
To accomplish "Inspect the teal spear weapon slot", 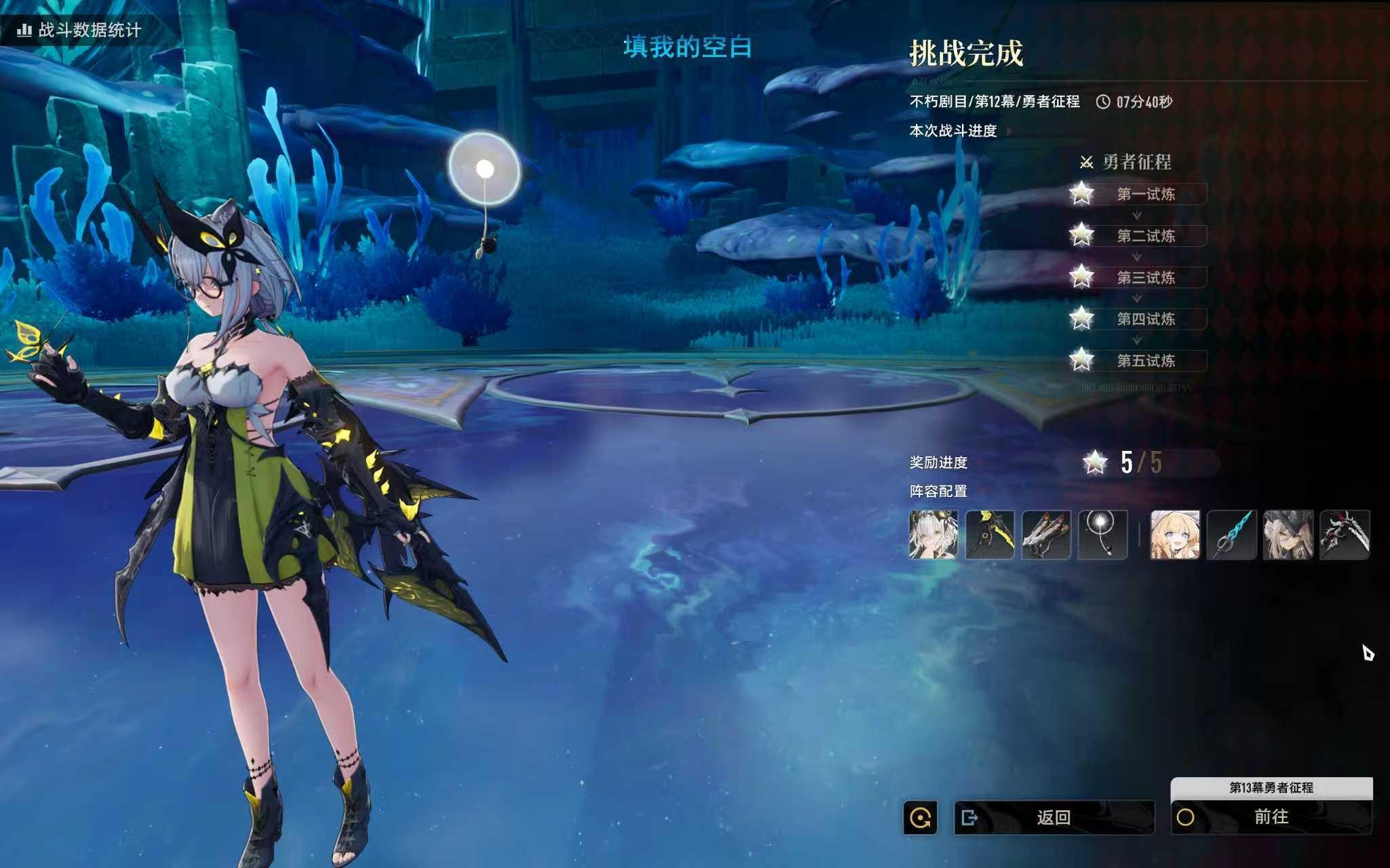I will [1232, 535].
